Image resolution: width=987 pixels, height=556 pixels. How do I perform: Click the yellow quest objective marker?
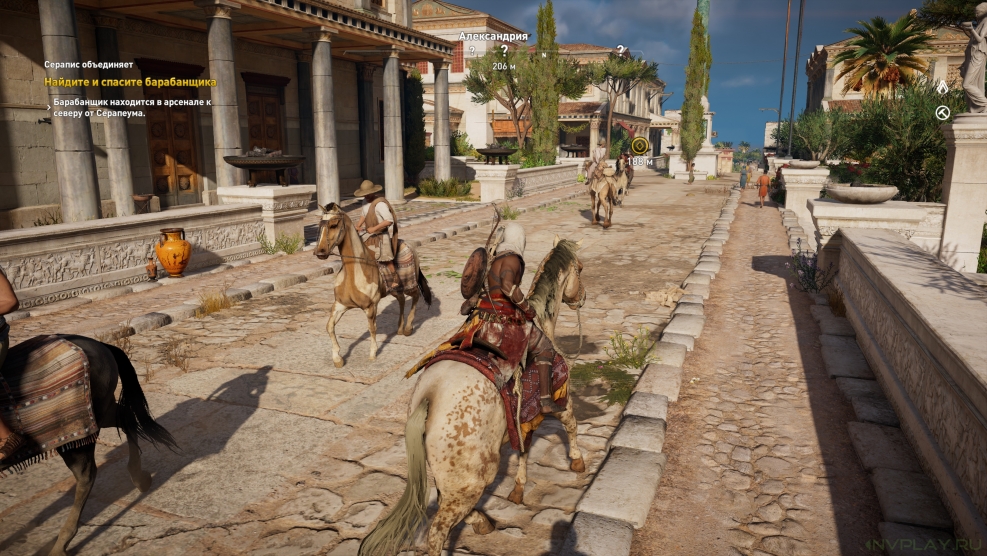pos(639,146)
